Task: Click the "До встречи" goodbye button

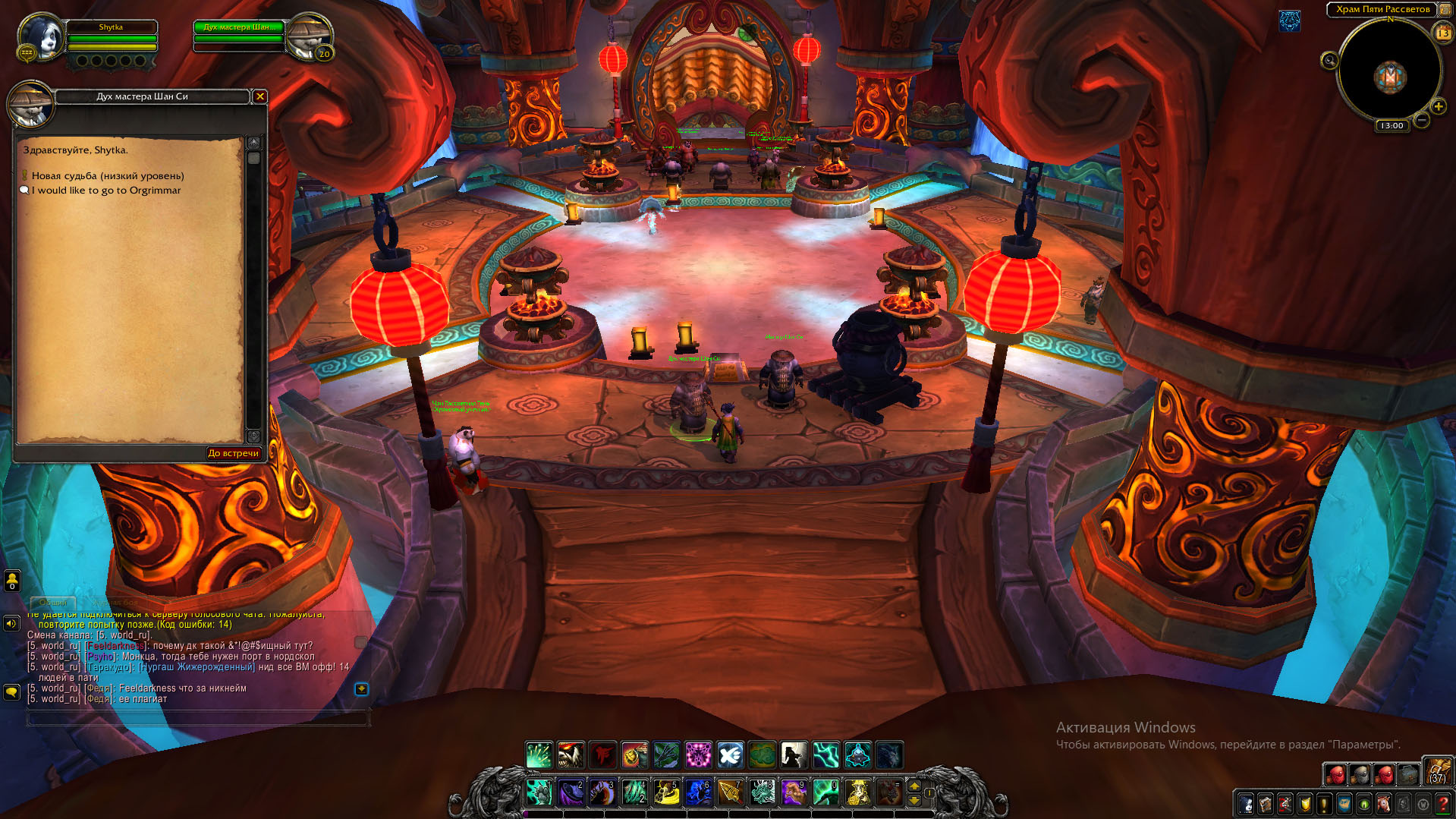Action: (x=234, y=453)
